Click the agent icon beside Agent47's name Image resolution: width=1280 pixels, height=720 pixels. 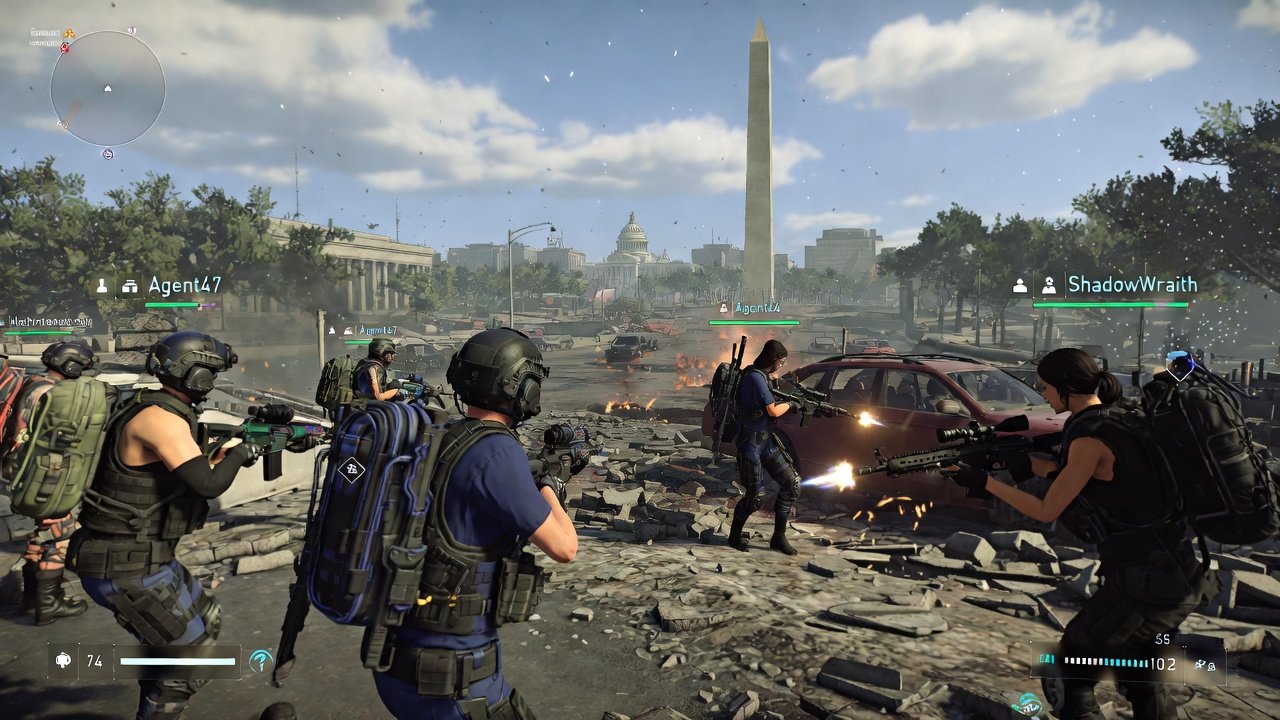100,285
